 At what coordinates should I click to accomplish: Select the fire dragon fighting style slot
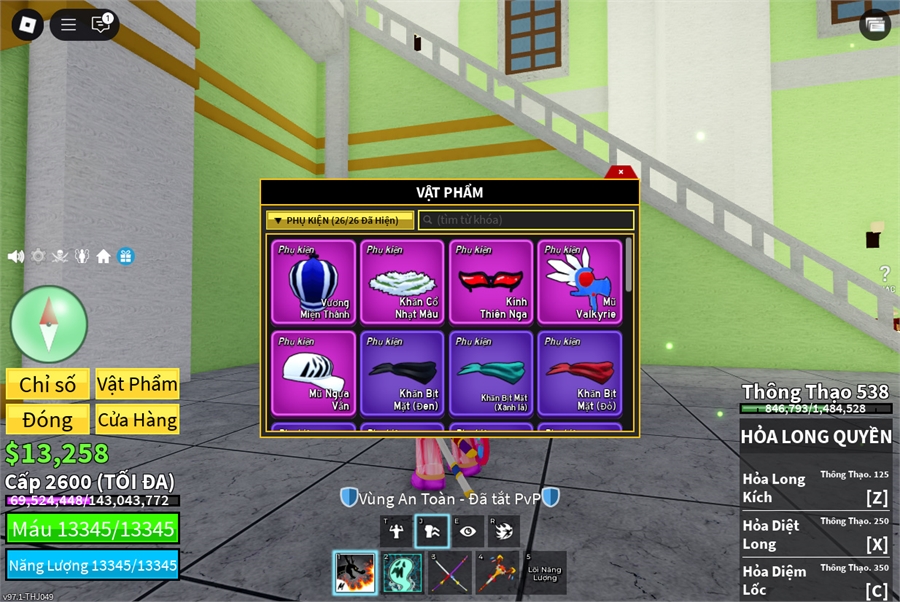click(x=354, y=573)
